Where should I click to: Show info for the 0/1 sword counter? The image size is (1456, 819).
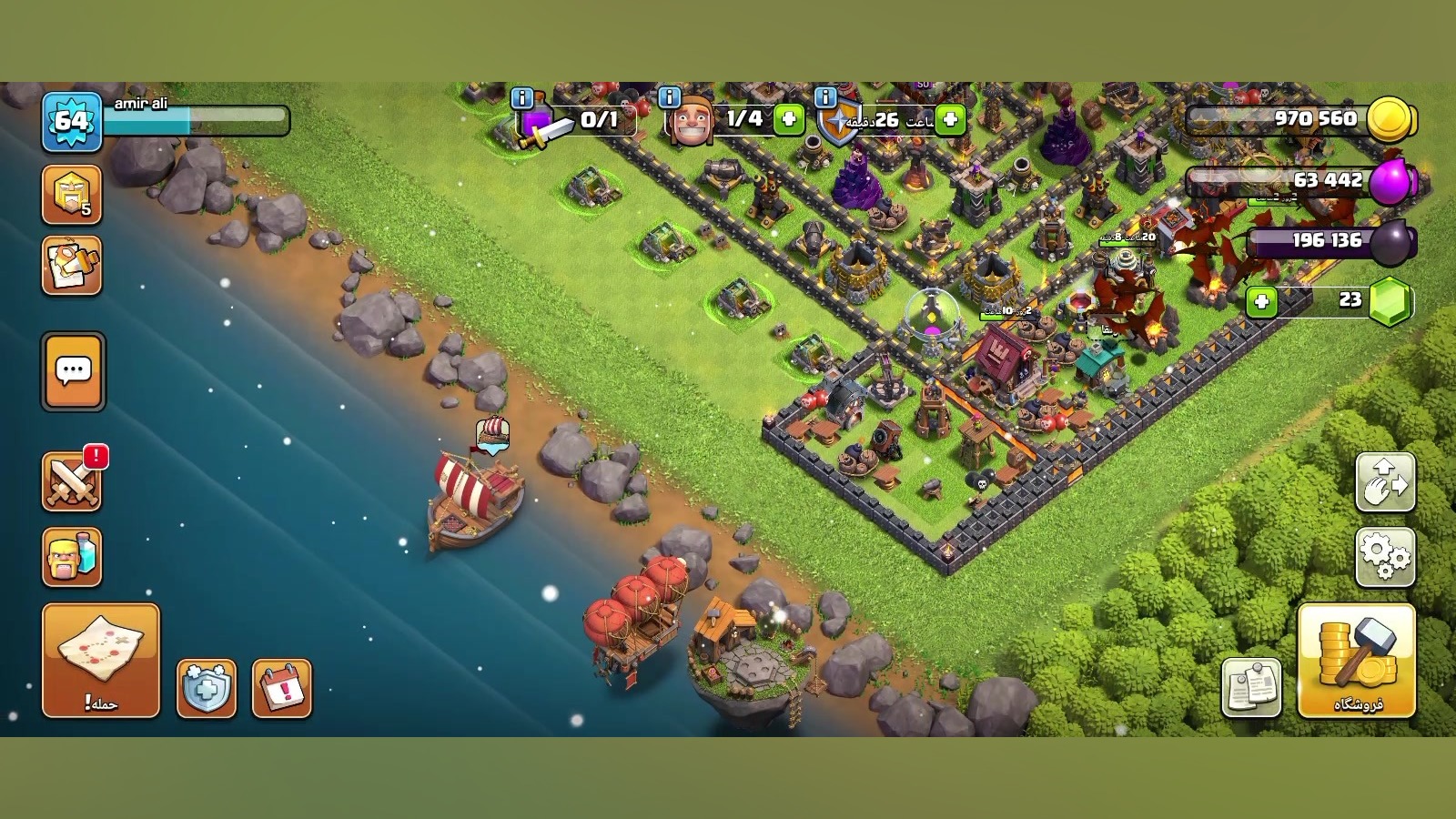click(x=521, y=97)
